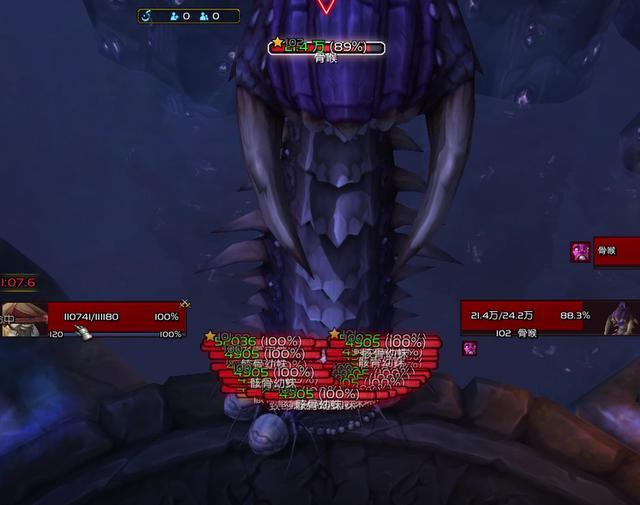Click the debuff icon under target frame

coord(469,348)
